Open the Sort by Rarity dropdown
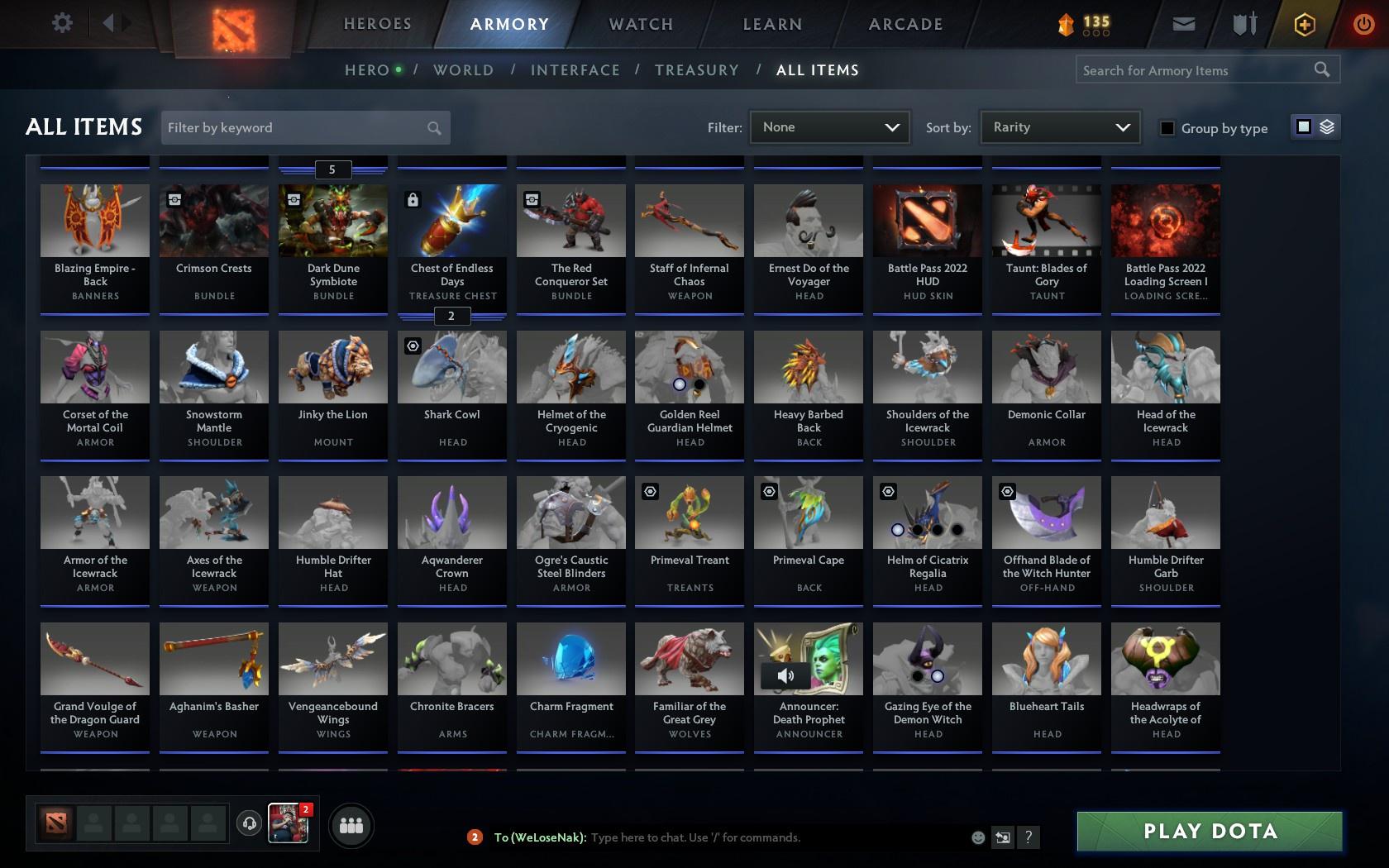 click(1059, 127)
